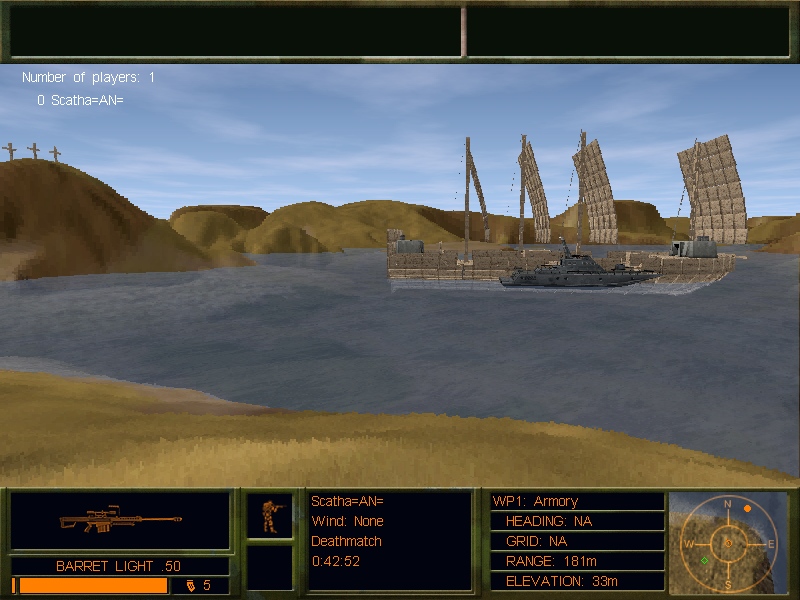Open the compass minimap
Viewport: 800px width, 600px height.
point(728,541)
